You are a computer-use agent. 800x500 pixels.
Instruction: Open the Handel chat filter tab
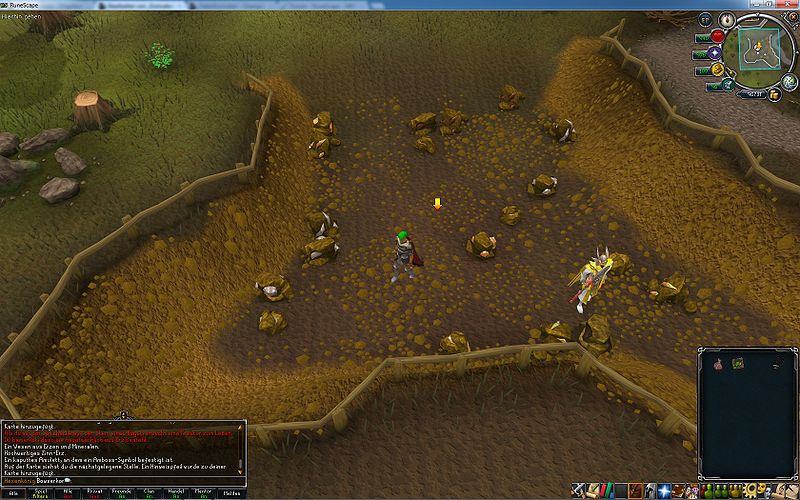pos(177,494)
